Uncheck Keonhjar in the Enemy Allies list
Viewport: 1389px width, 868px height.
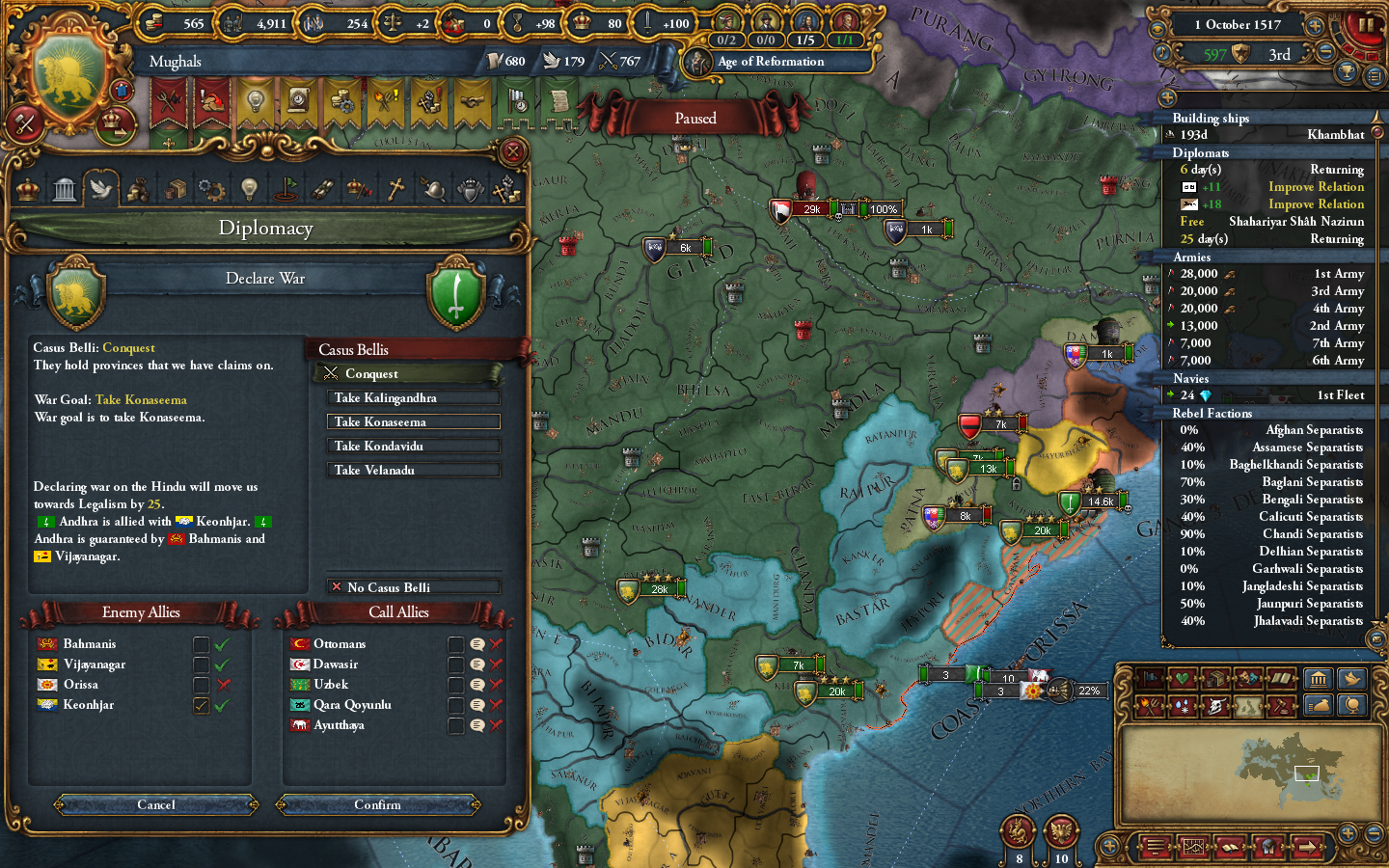(x=201, y=704)
